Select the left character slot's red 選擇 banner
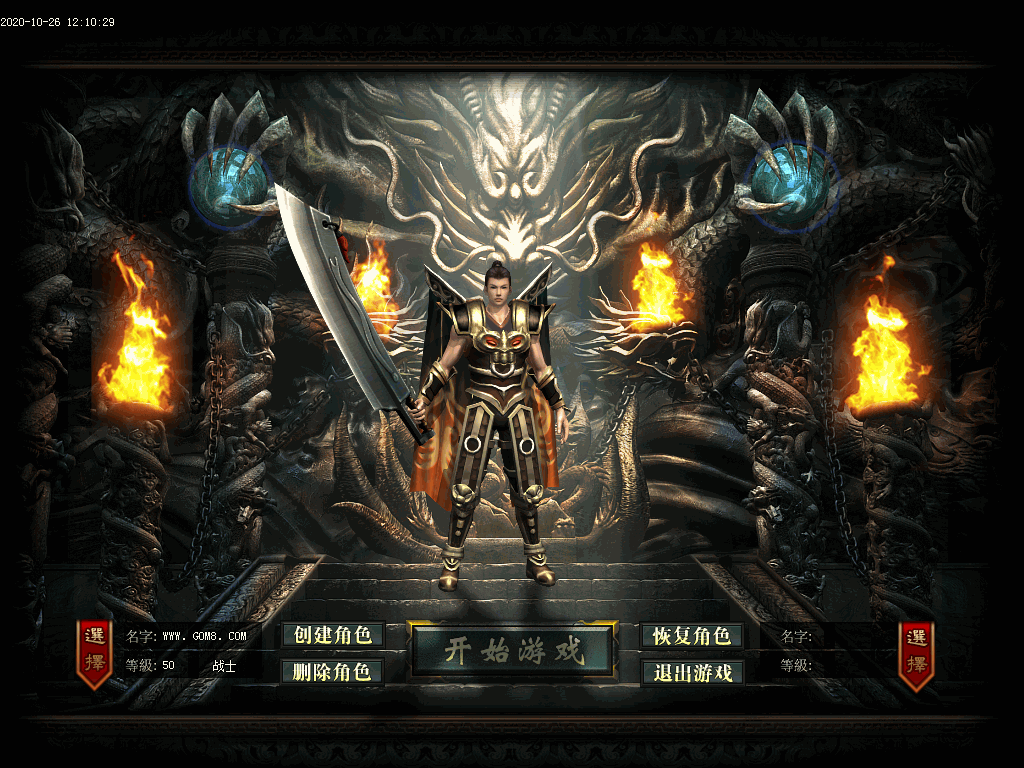Screen dimensions: 1024x768 click(95, 652)
